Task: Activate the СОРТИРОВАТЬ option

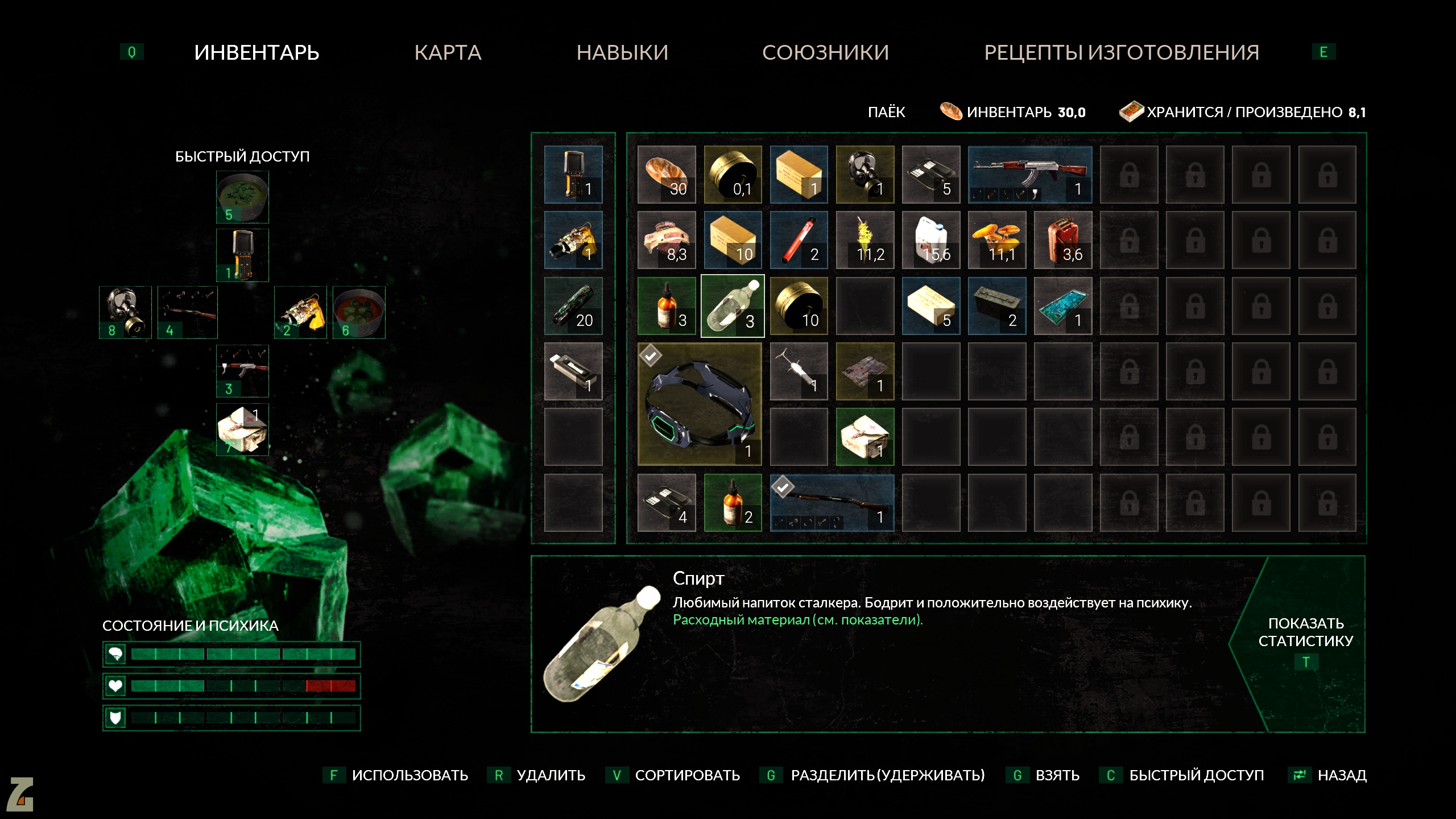Action: pos(686,775)
